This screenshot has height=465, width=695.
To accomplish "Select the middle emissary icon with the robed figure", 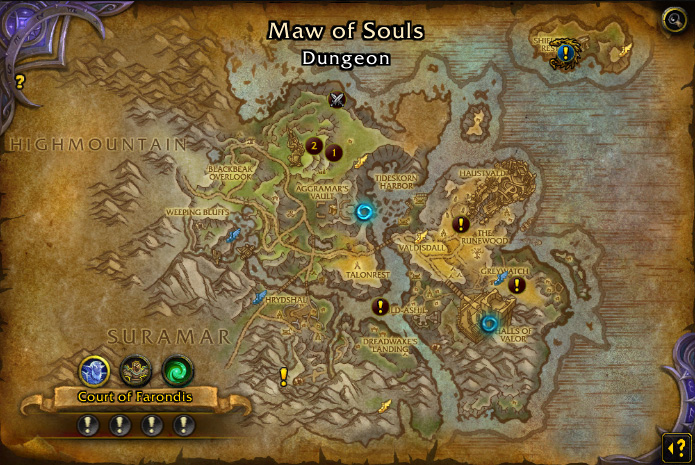I will (136, 371).
